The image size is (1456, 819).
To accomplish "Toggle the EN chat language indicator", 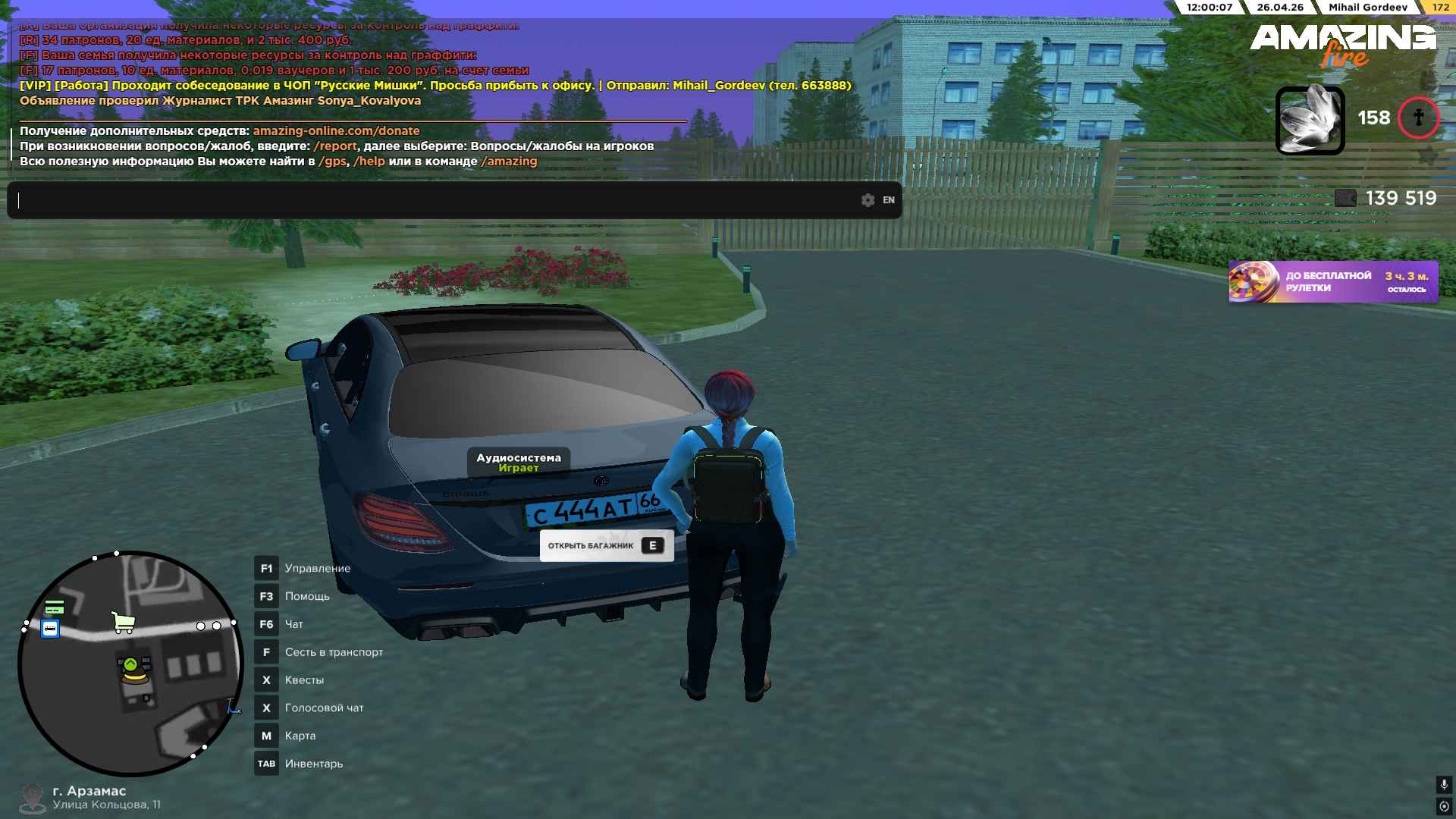I will click(x=889, y=200).
